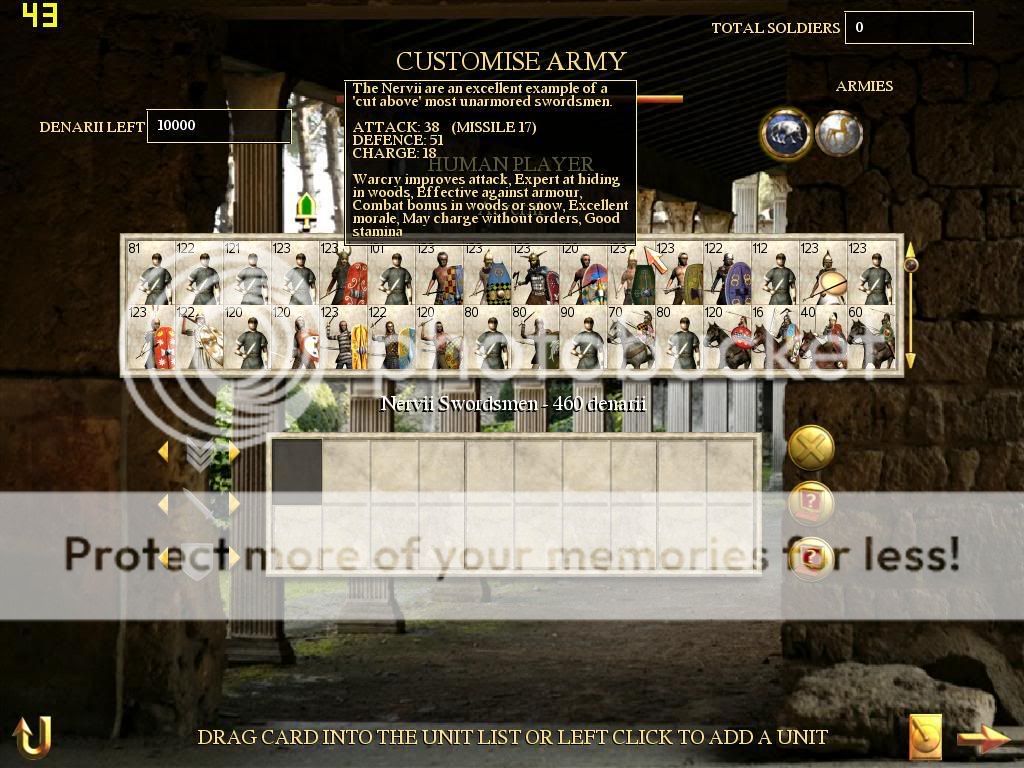Add the 81-soldier unit card
Viewport: 1024px width, 768px height.
pyautogui.click(x=149, y=273)
